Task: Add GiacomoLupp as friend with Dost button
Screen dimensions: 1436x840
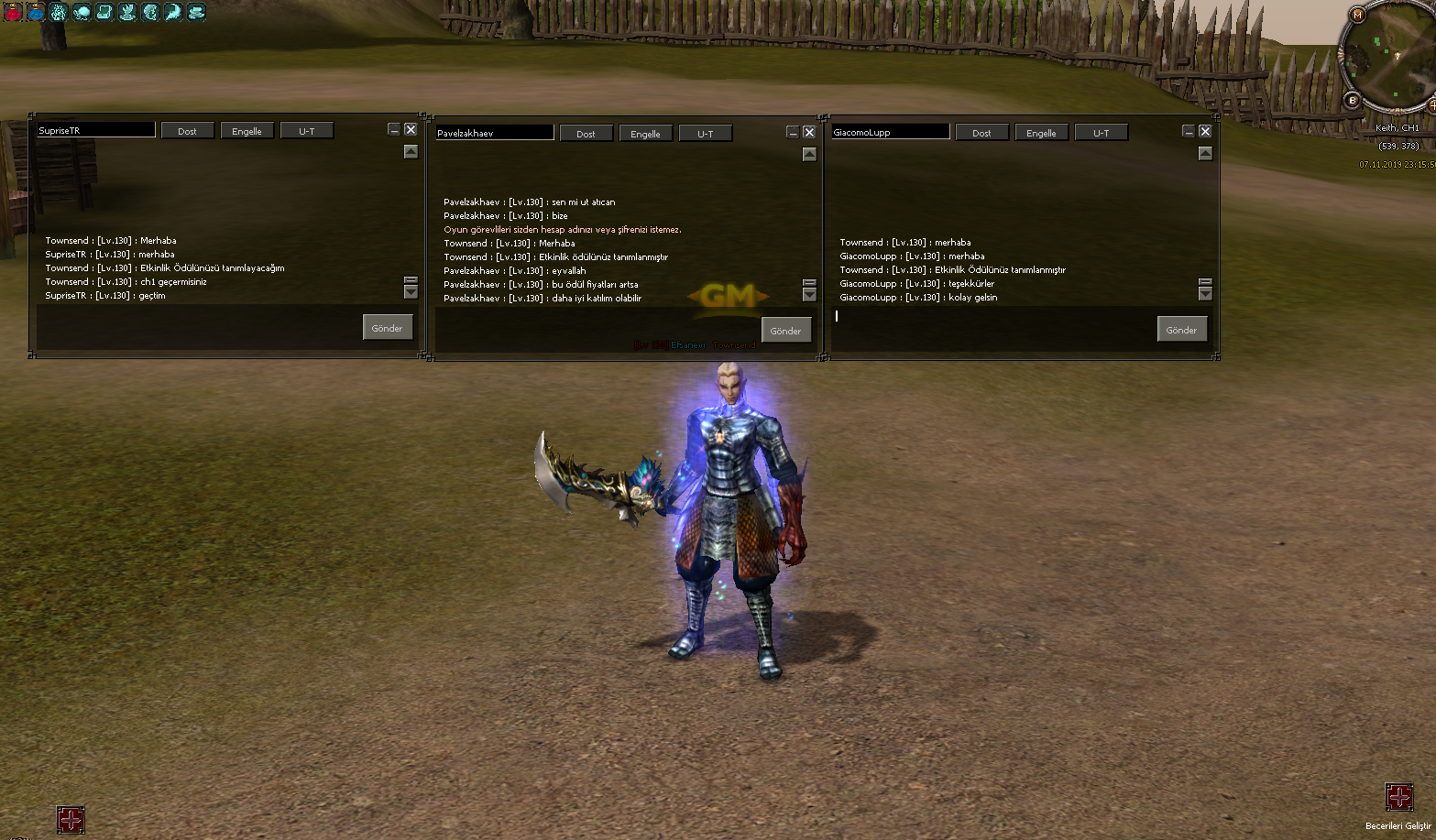Action: 981,133
